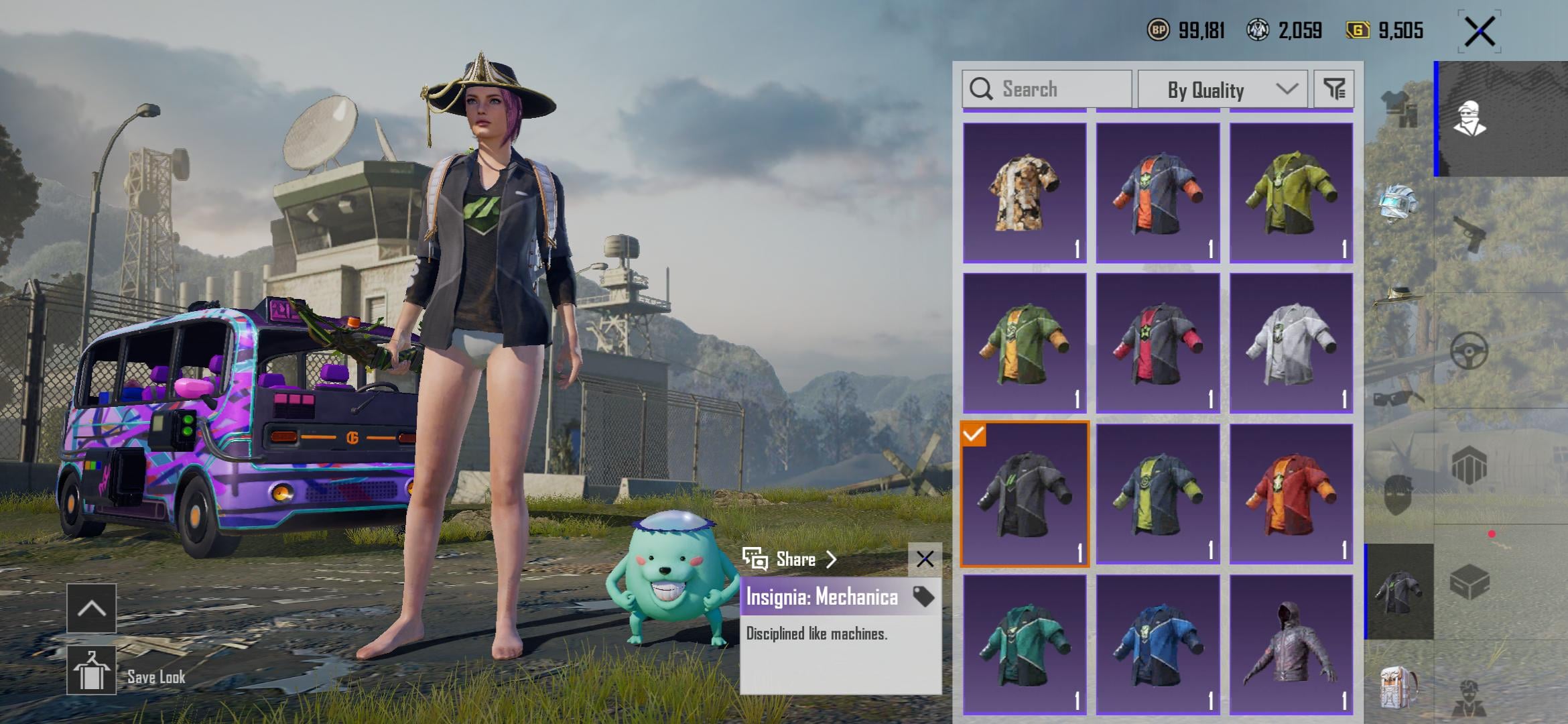This screenshot has width=1568, height=724.
Task: Switch to the helmet category
Action: coord(1398,202)
